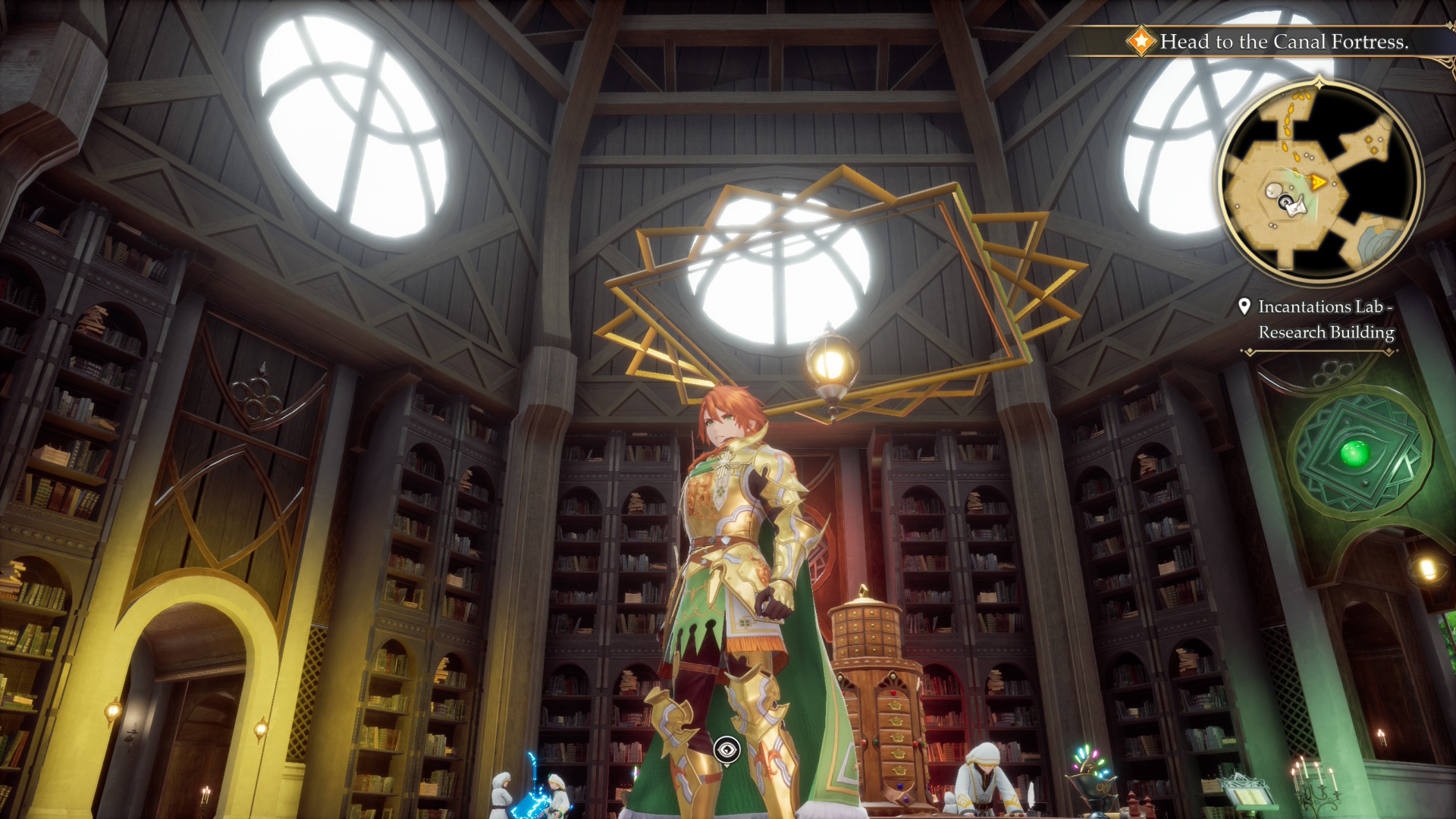Click the 'Head to the Canal Fortress' objective tracker
Viewport: 1456px width, 819px height.
(1283, 42)
